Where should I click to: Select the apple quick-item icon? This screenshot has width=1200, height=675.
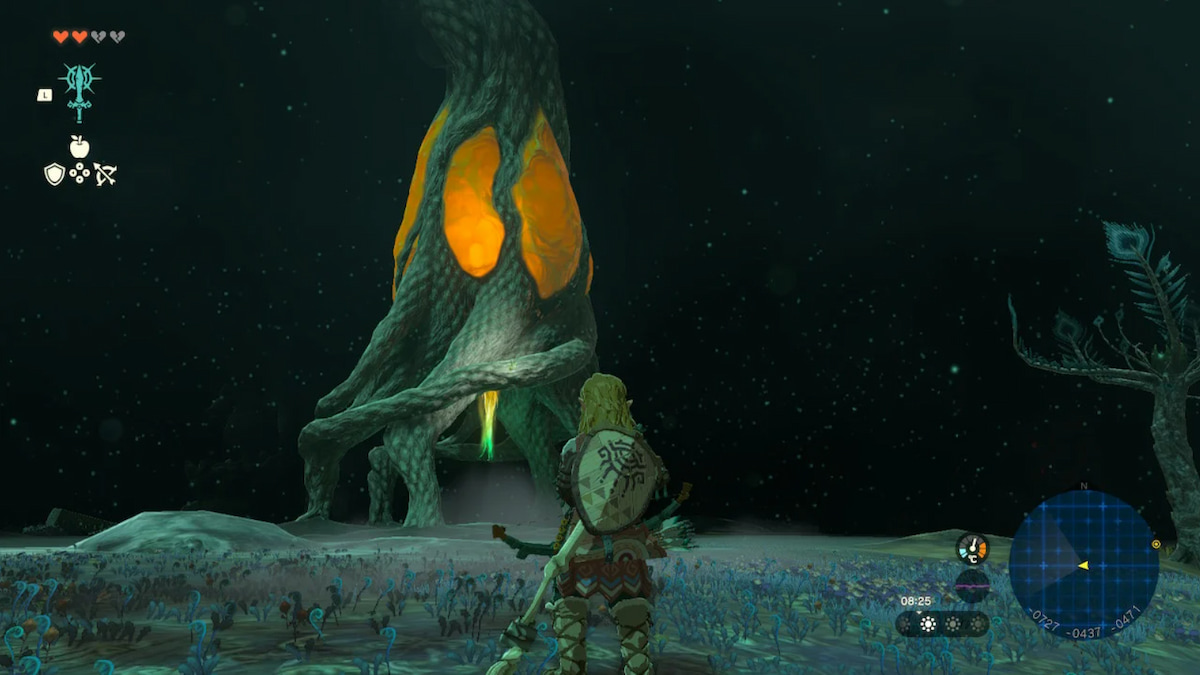pos(79,147)
